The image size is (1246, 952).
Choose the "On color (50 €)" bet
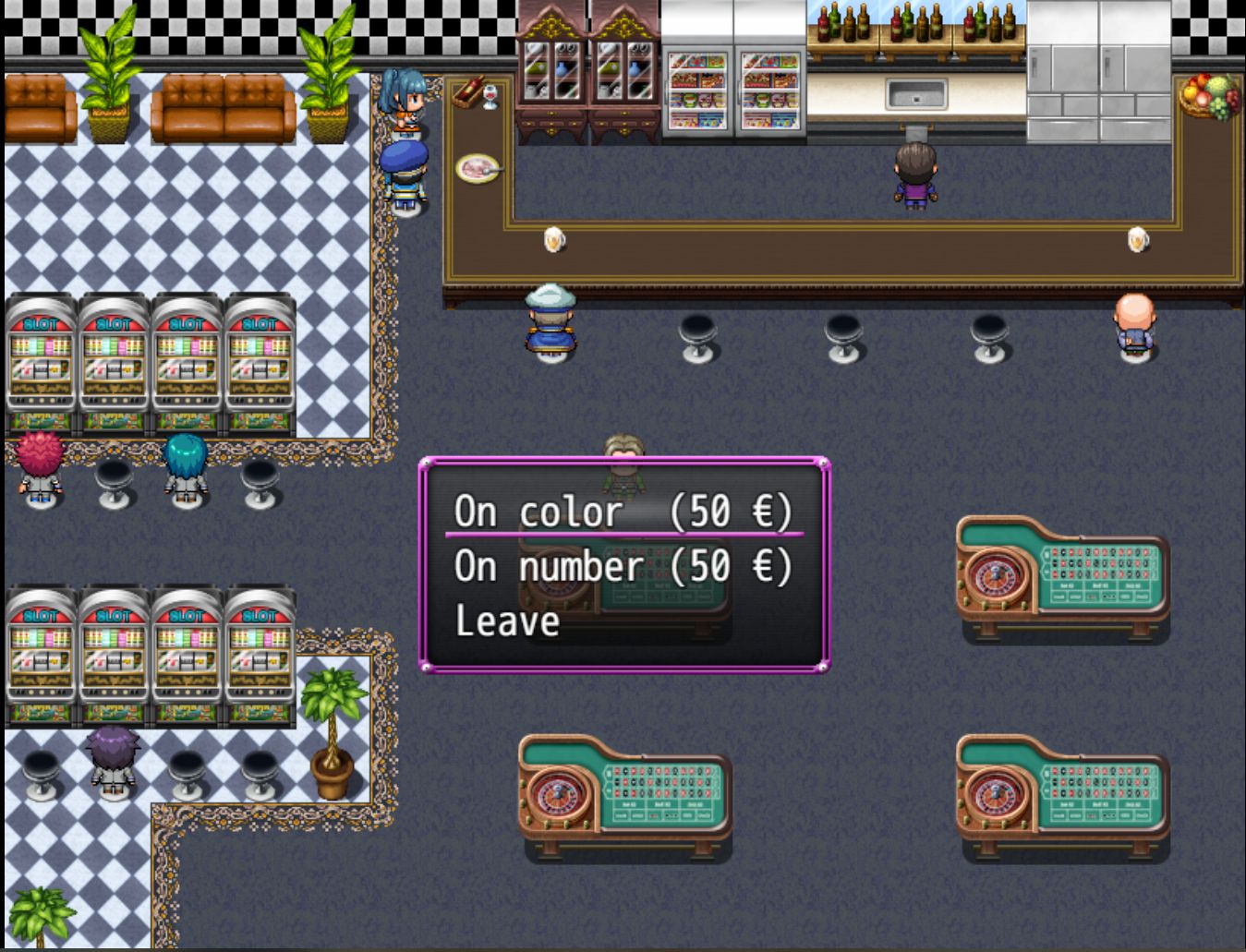[623, 512]
